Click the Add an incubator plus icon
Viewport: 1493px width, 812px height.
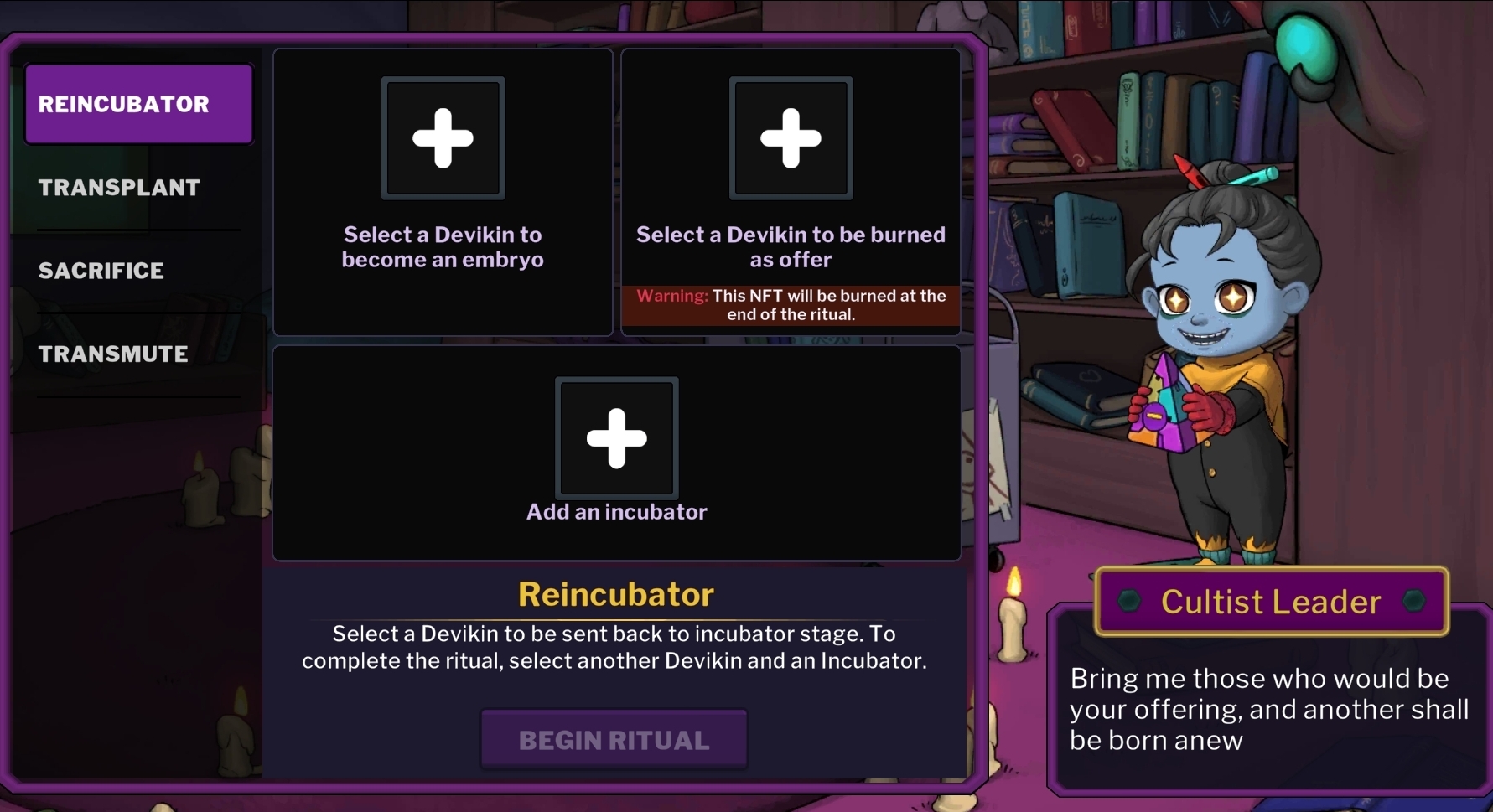tap(616, 437)
